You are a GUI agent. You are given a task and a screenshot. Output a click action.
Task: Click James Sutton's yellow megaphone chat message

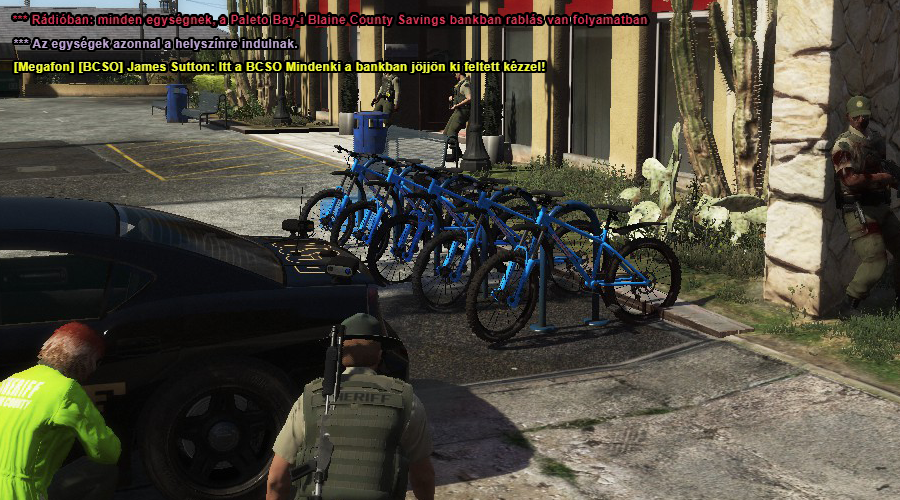pyautogui.click(x=280, y=67)
